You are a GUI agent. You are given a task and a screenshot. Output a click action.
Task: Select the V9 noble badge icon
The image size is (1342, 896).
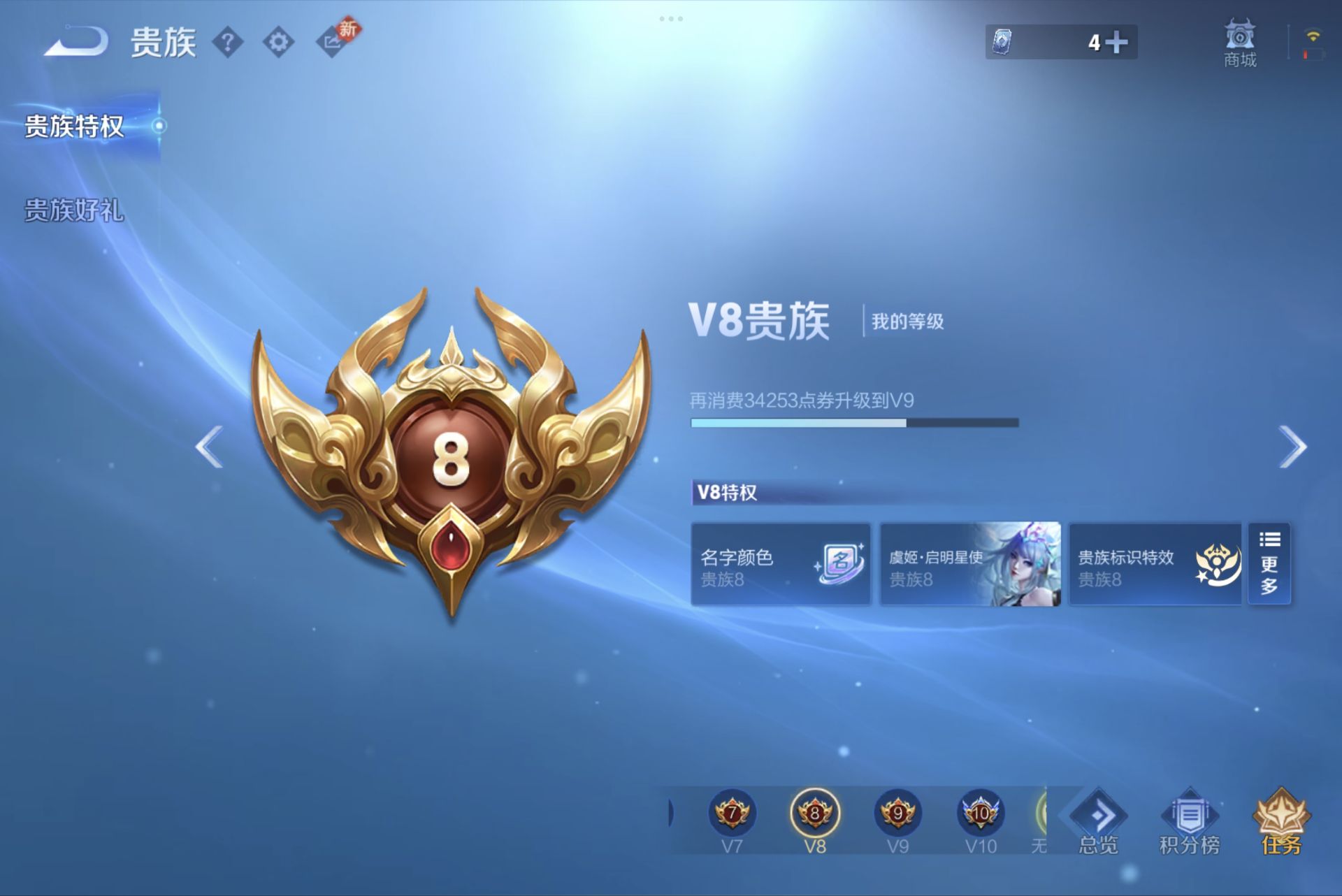[899, 814]
